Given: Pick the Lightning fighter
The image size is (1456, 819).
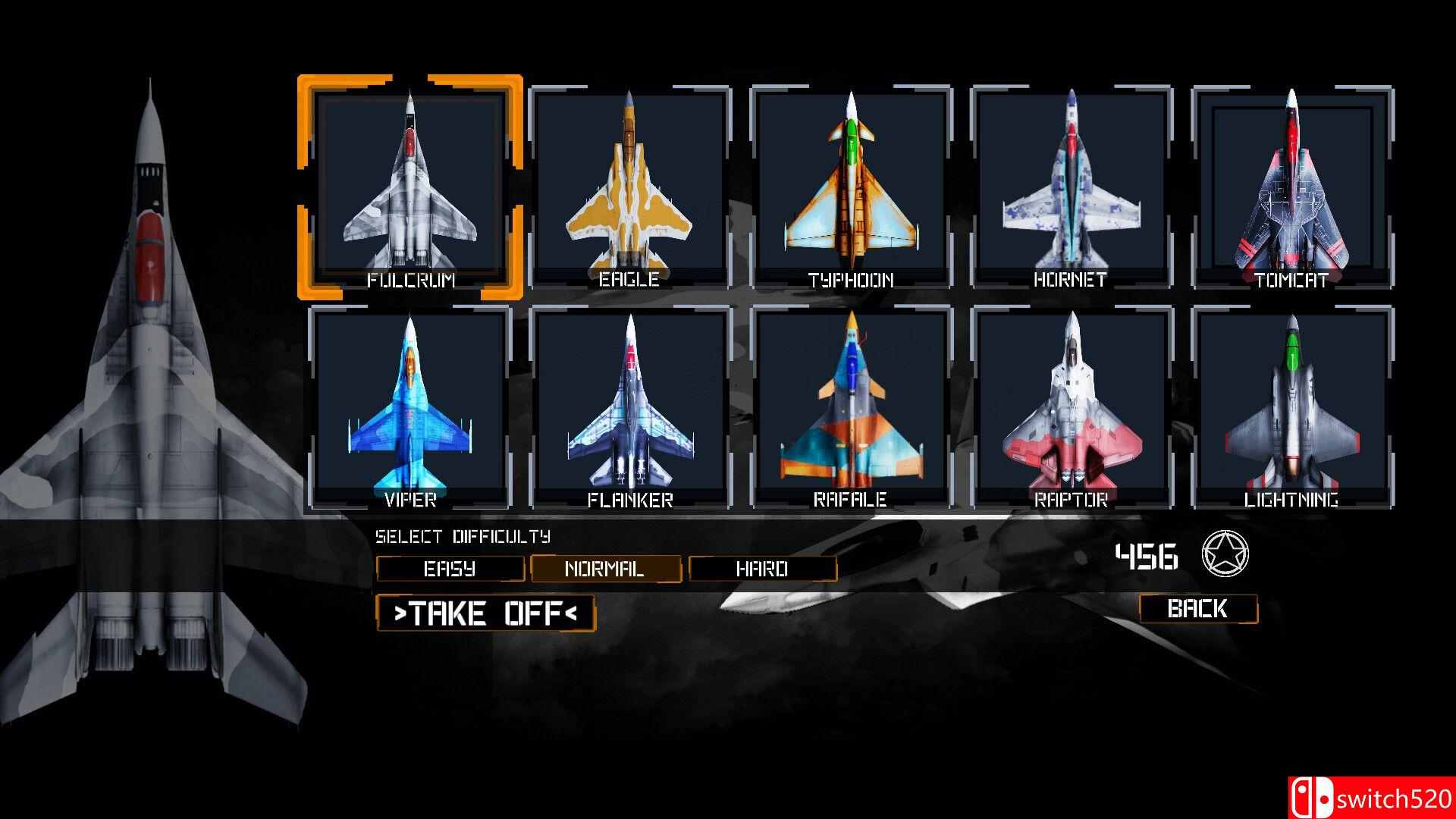Looking at the screenshot, I should [x=1291, y=406].
